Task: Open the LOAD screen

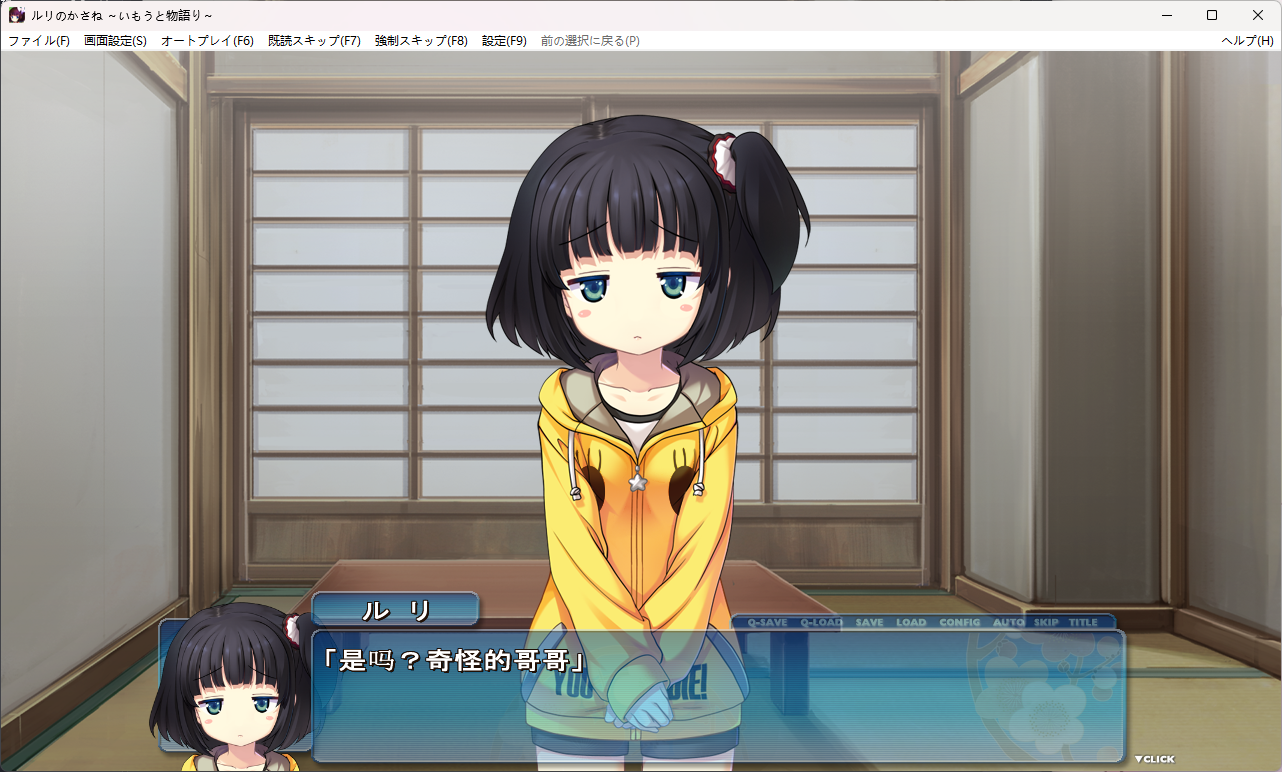Action: [911, 622]
